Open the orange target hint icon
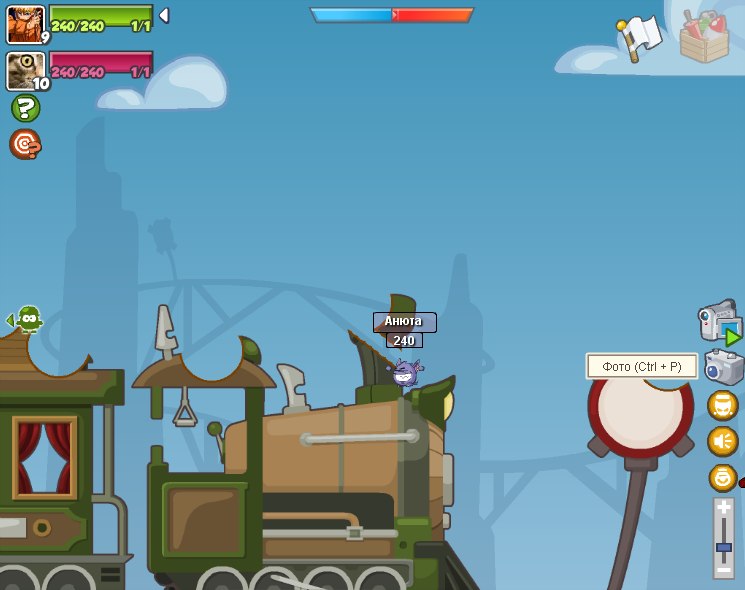 (25, 144)
